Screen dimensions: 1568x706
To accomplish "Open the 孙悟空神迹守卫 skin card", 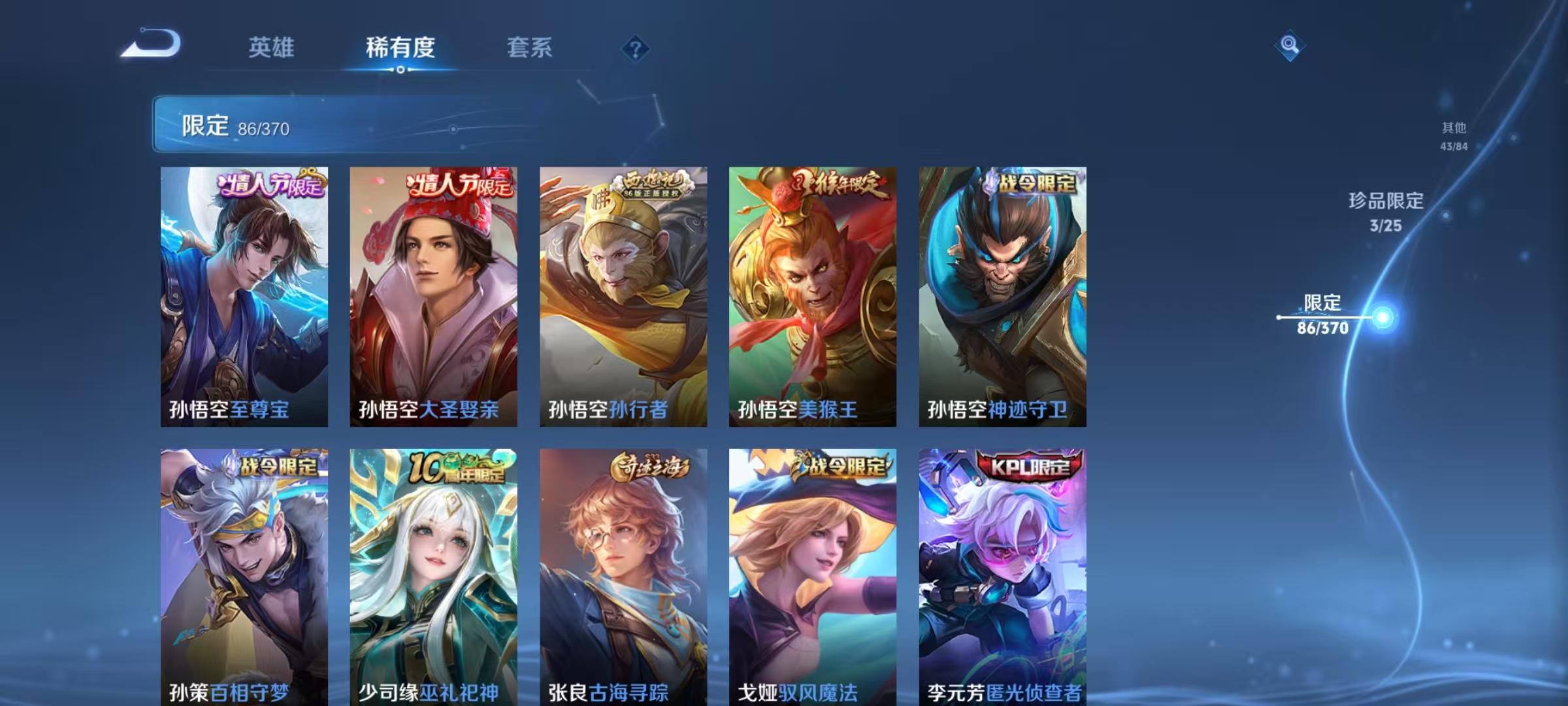I will point(1003,294).
